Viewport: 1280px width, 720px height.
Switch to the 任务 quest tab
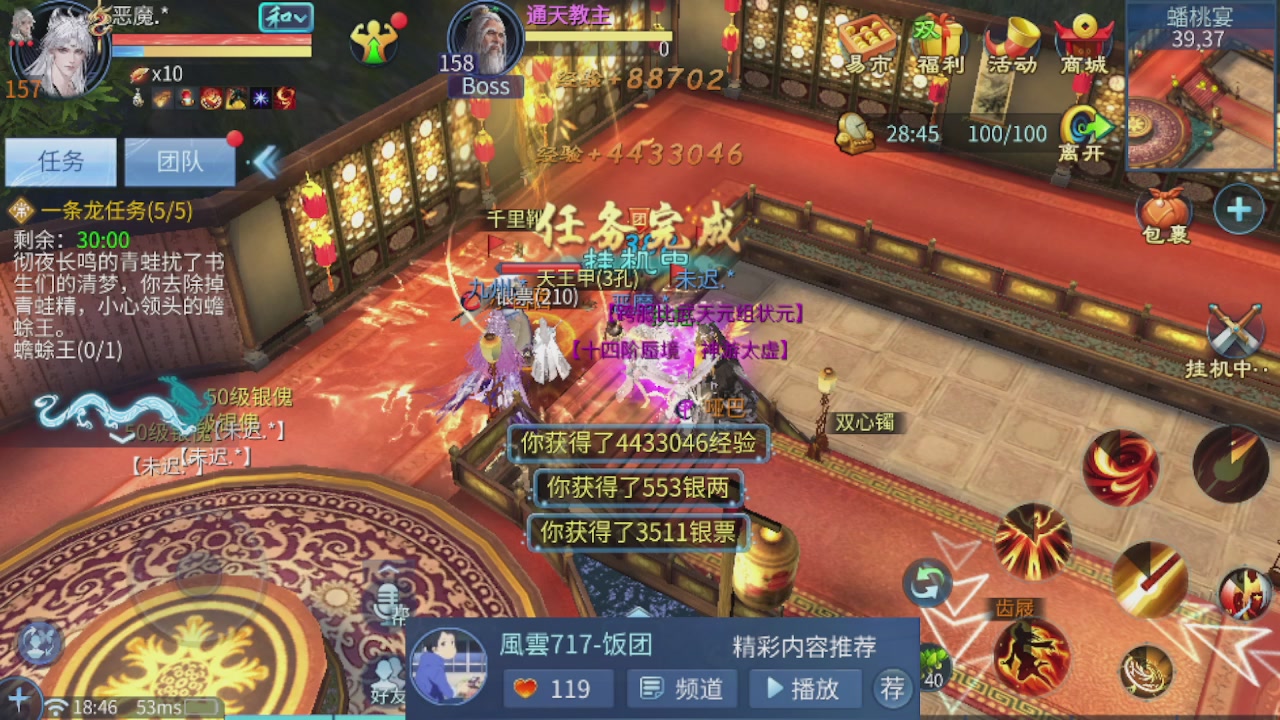click(60, 161)
